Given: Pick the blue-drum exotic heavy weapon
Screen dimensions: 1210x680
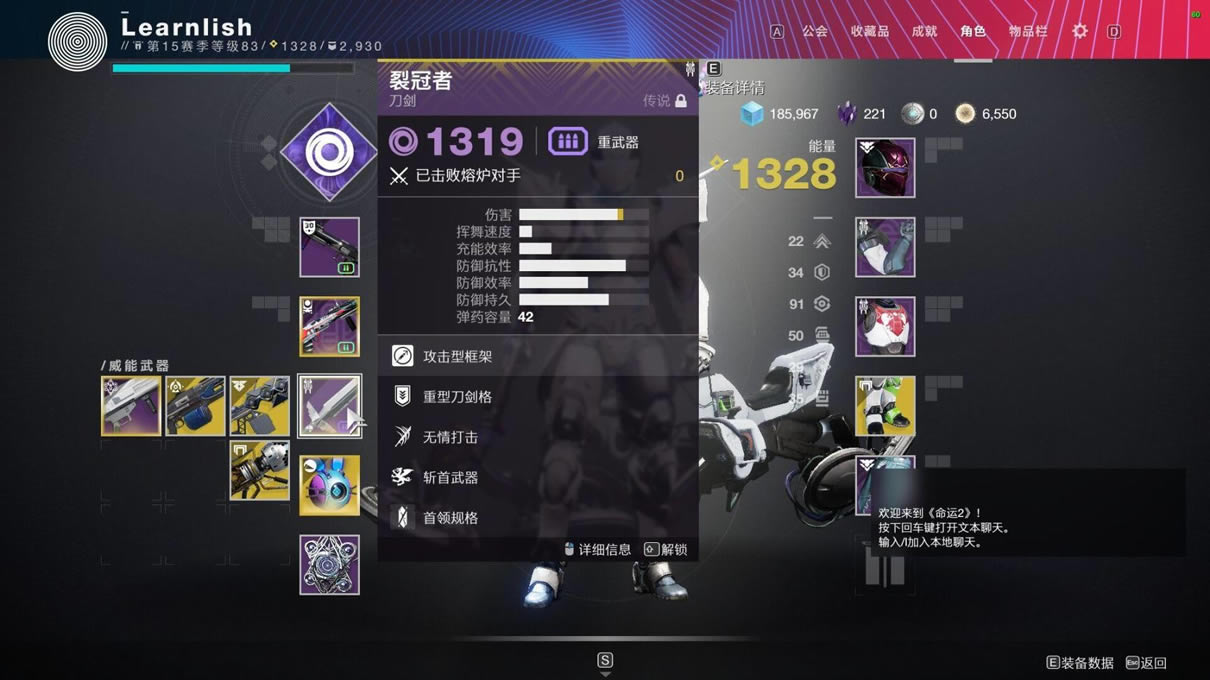Looking at the screenshot, I should 195,406.
